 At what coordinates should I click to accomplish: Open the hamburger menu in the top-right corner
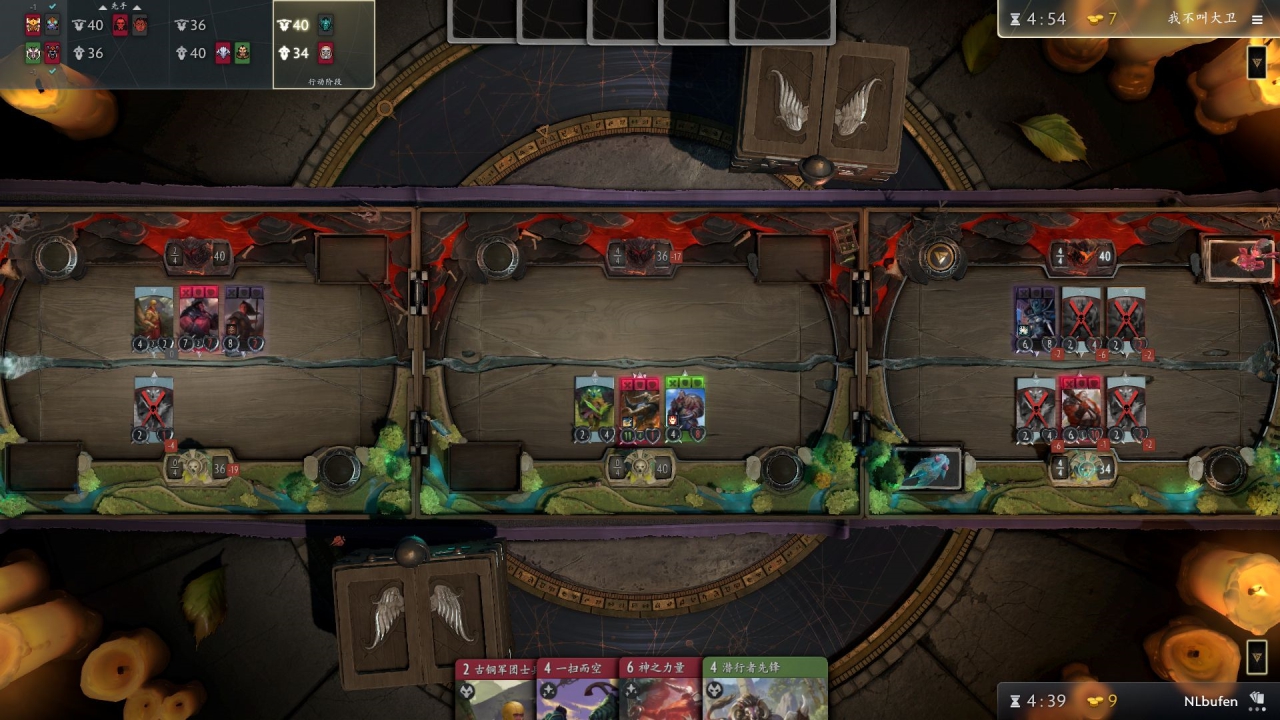[1257, 19]
